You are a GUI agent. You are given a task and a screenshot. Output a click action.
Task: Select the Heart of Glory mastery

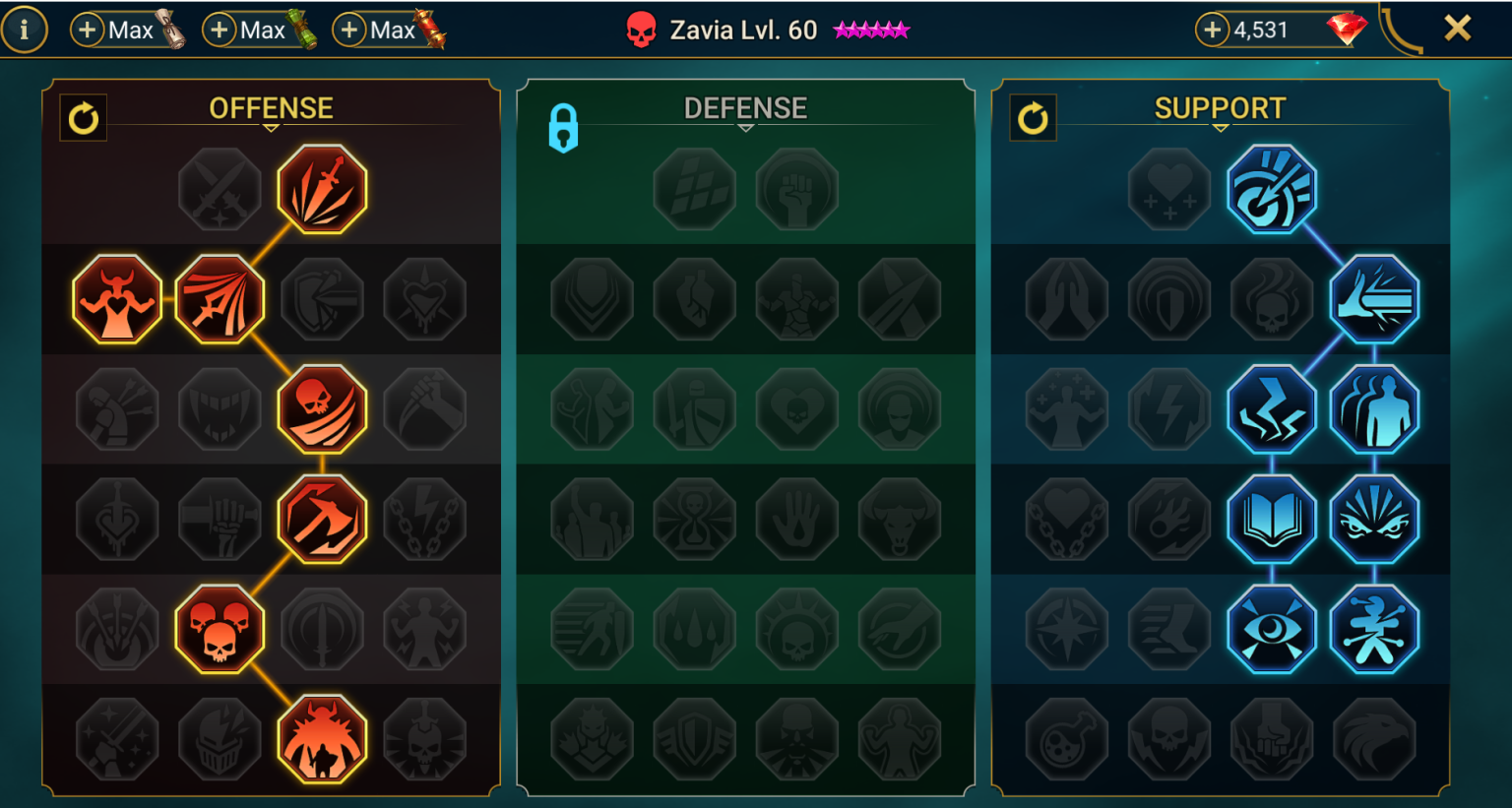point(116,299)
